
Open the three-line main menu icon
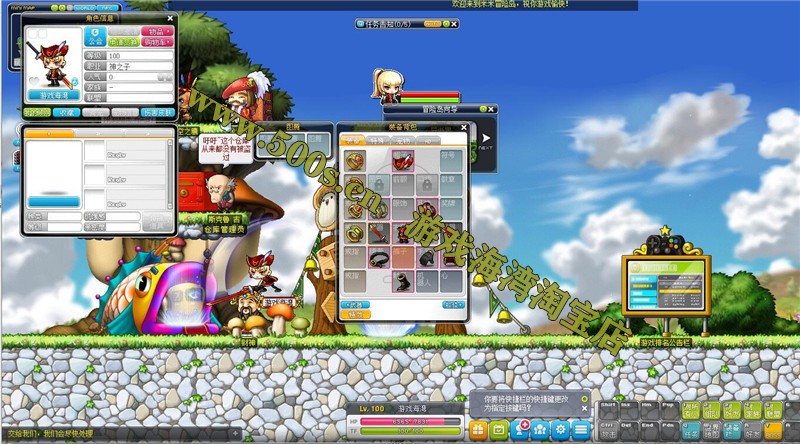coord(581,429)
